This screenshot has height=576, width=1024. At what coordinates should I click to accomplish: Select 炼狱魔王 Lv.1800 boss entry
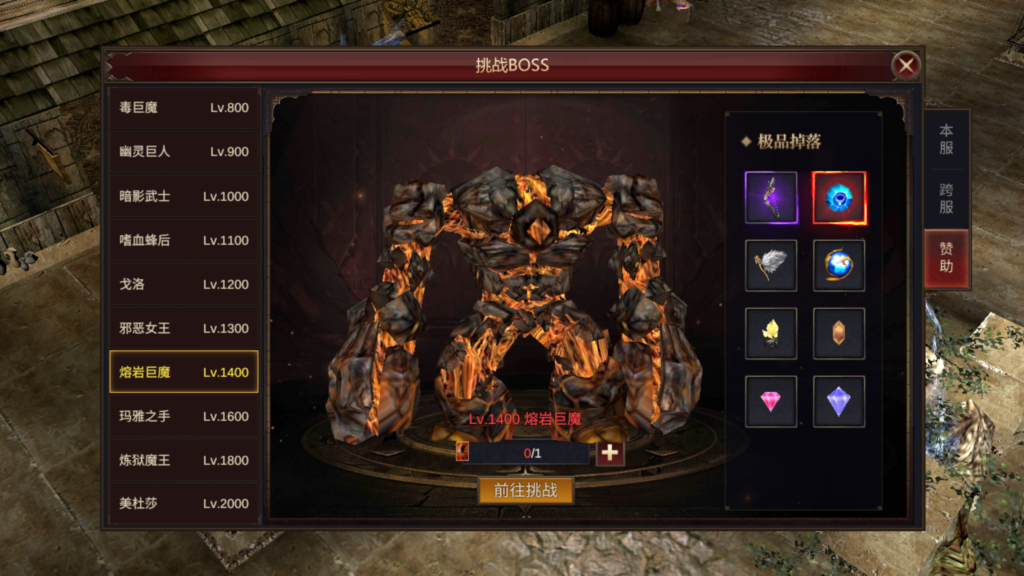tap(183, 460)
